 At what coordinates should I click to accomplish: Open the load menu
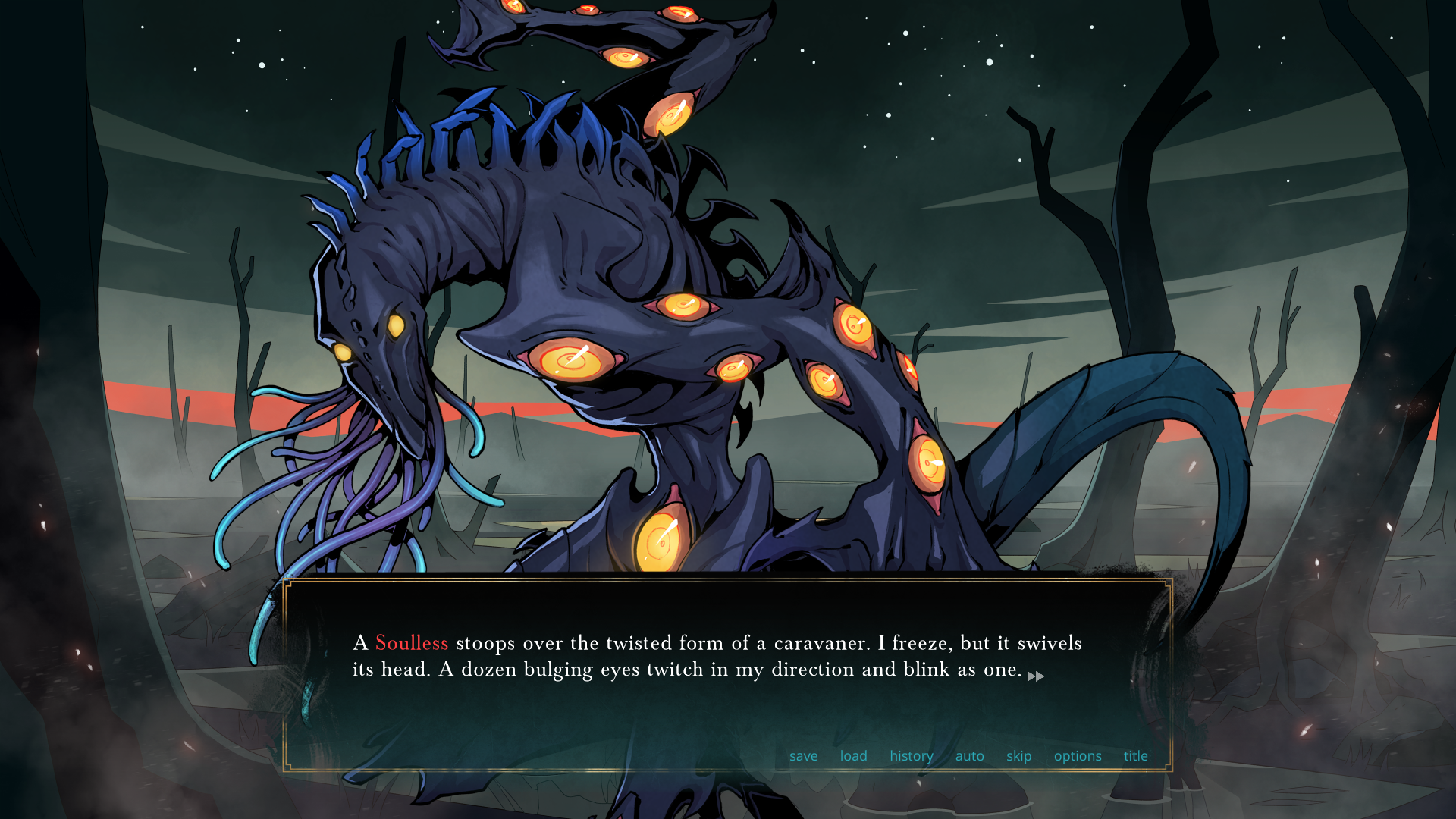853,756
